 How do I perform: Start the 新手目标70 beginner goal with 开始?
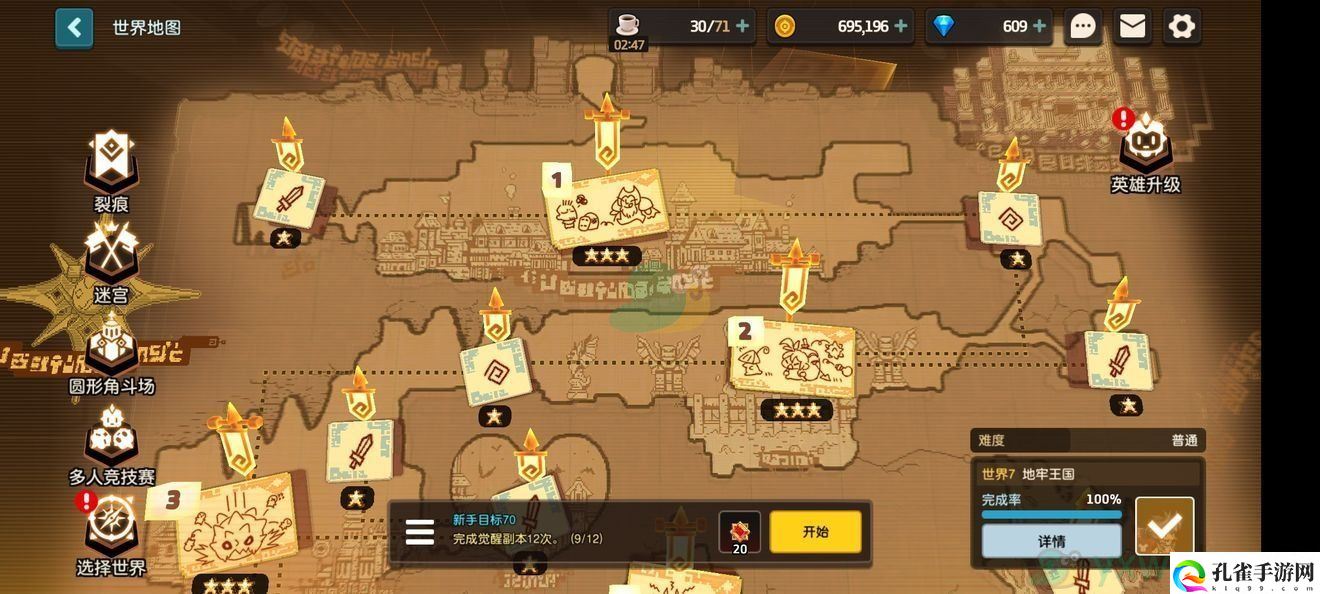(x=815, y=532)
